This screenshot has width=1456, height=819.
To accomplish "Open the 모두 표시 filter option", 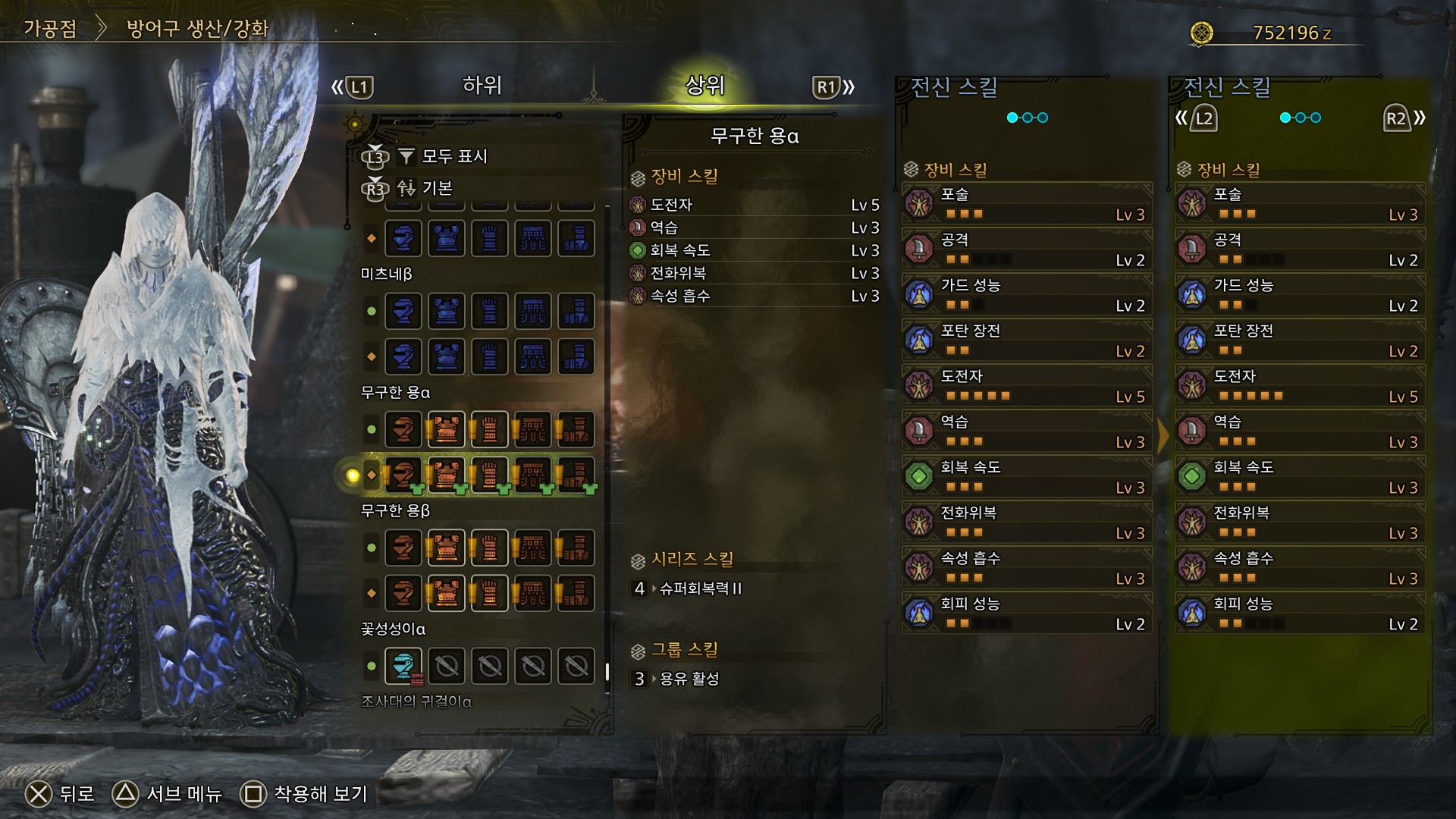I will 453,156.
